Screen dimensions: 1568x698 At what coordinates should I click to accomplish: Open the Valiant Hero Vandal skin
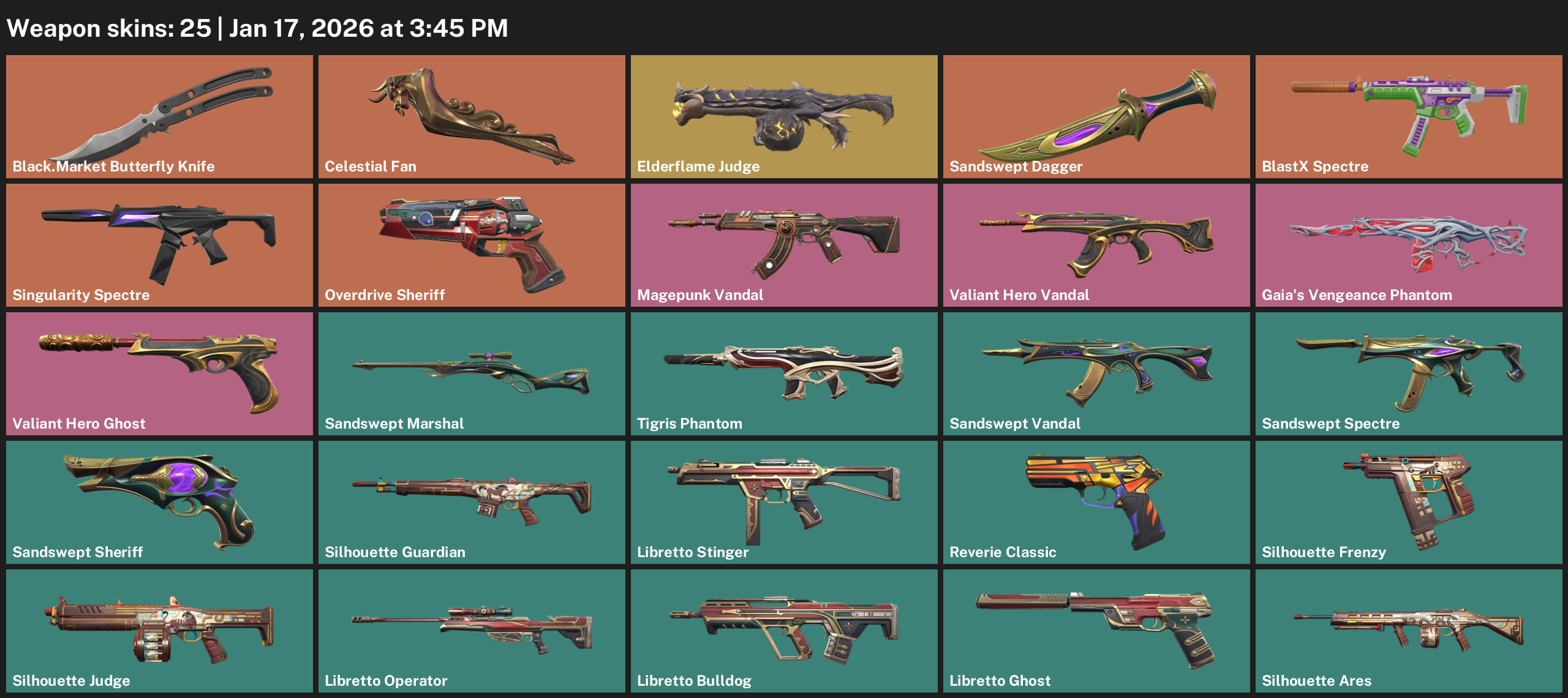coord(1096,245)
